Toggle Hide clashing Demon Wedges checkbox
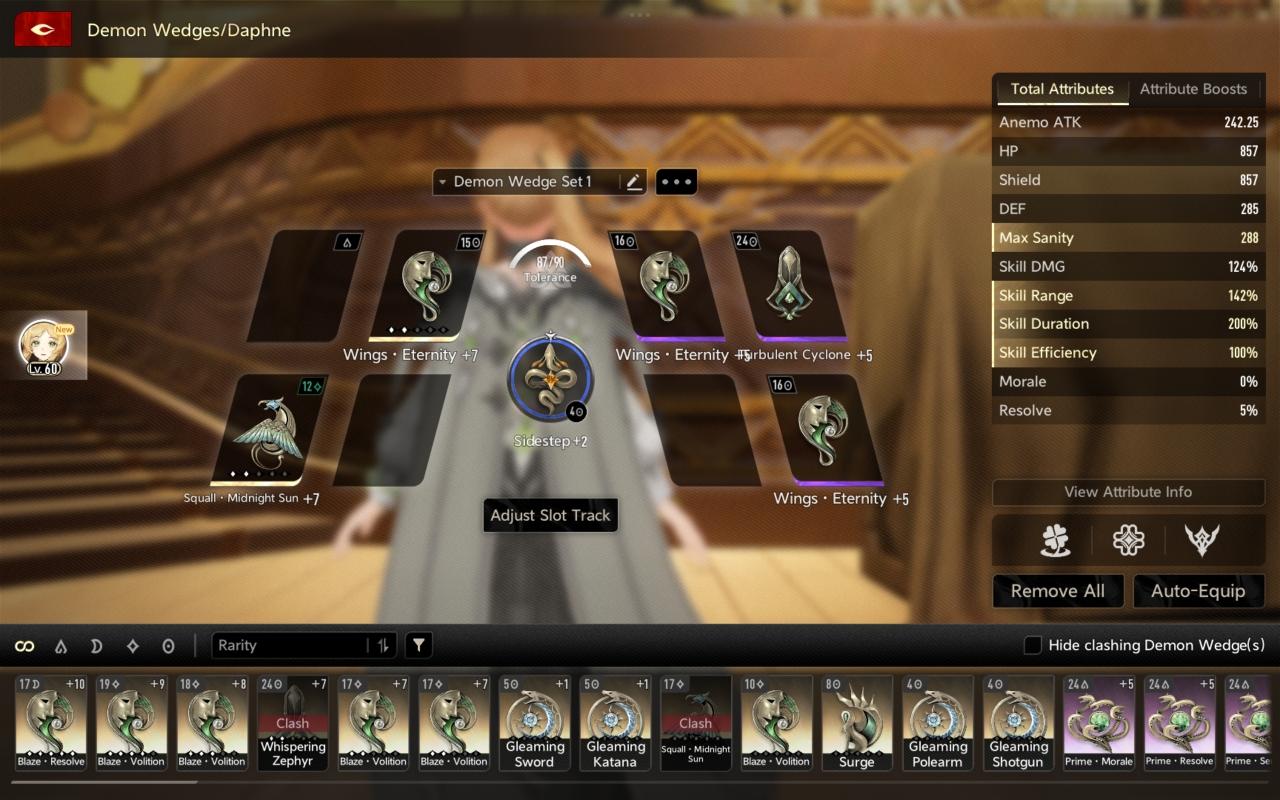The height and width of the screenshot is (800, 1280). coord(1033,646)
